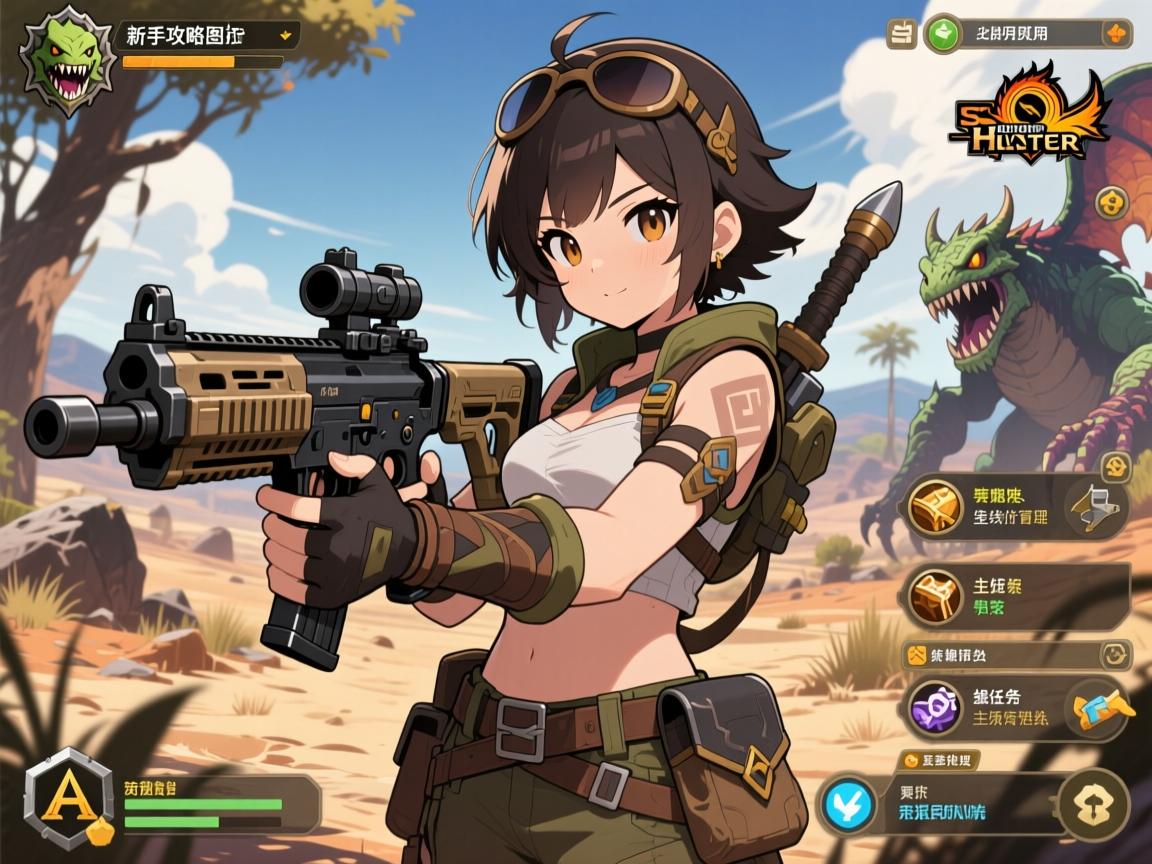This screenshot has width=1152, height=864.
Task: Tap the orange plus button on top bar
Action: pos(1116,34)
